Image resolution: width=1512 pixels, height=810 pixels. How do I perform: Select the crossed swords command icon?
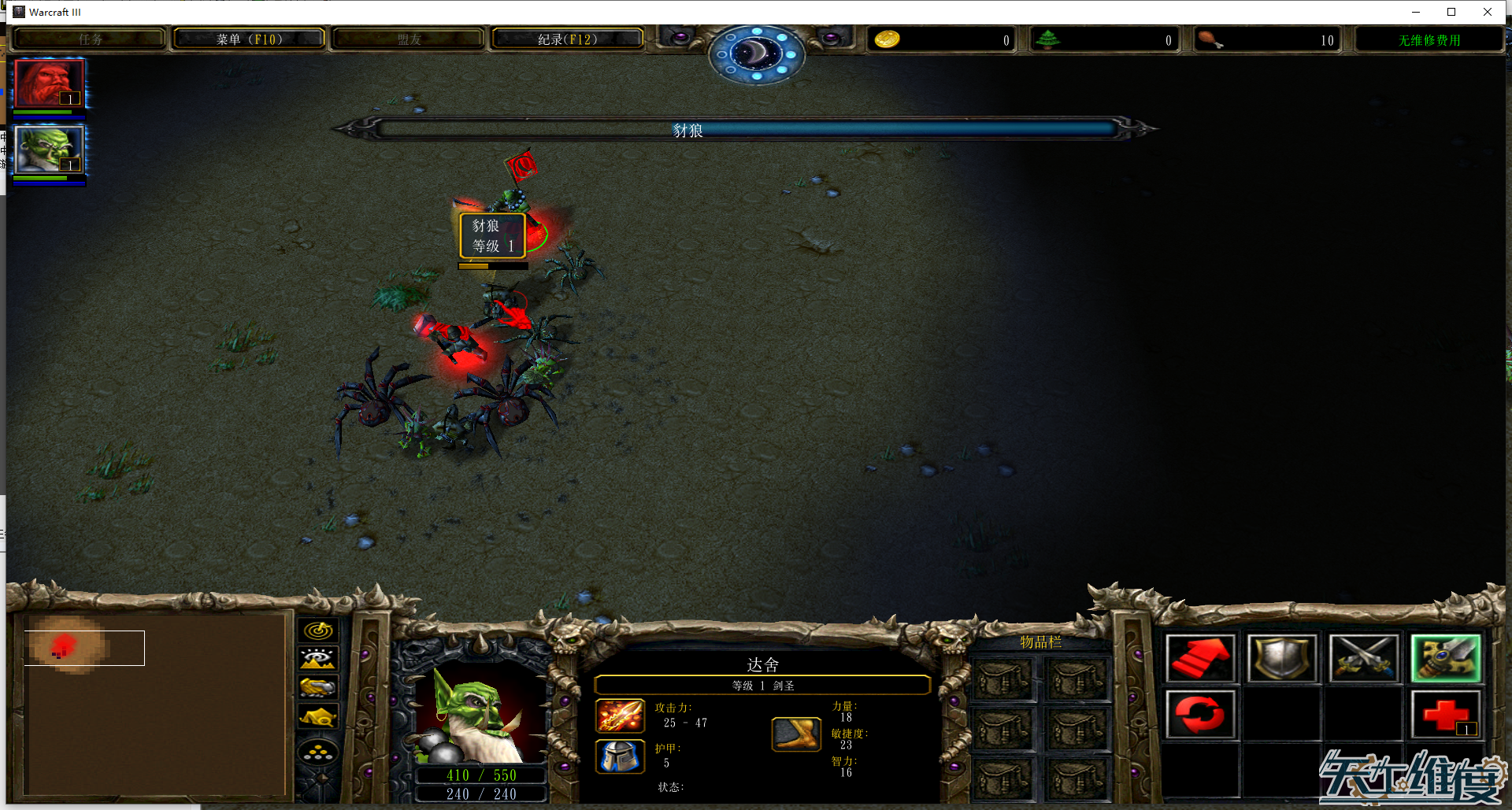[x=1363, y=658]
